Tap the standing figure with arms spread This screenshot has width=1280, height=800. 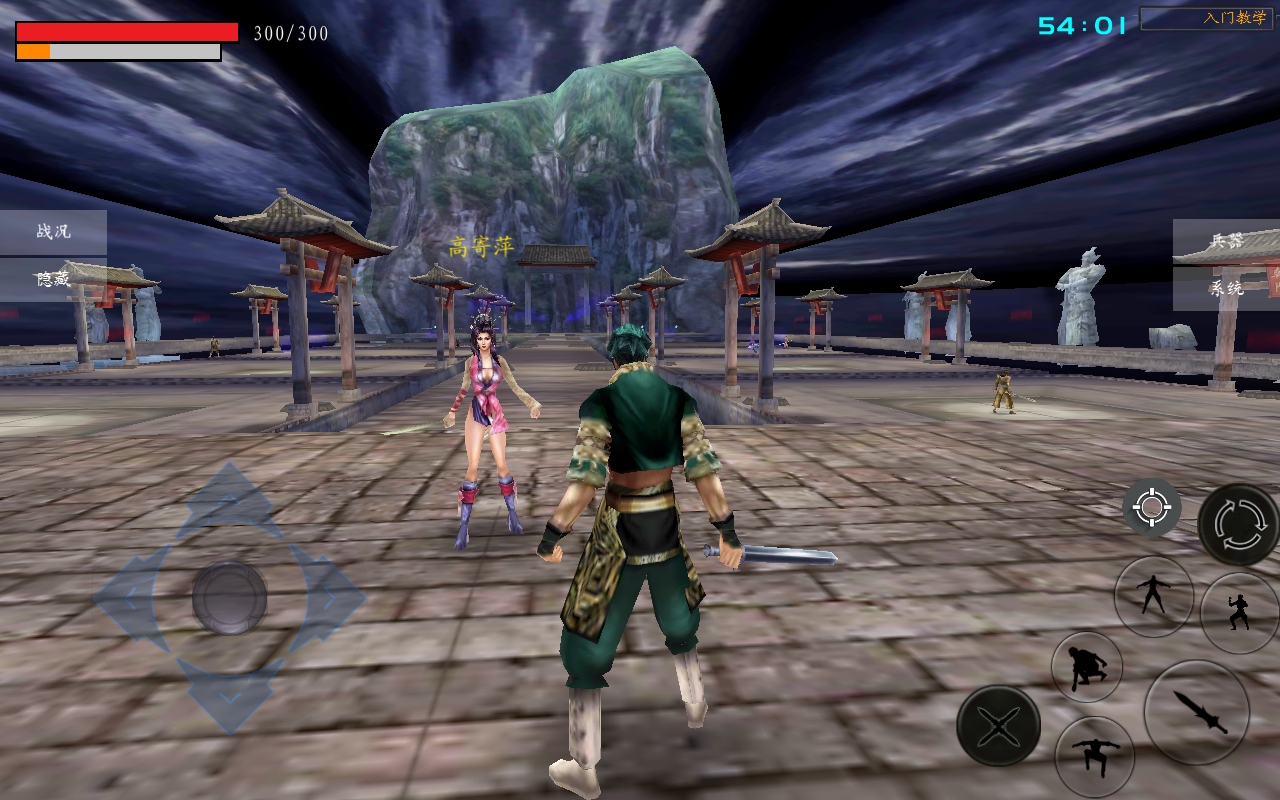[1153, 596]
